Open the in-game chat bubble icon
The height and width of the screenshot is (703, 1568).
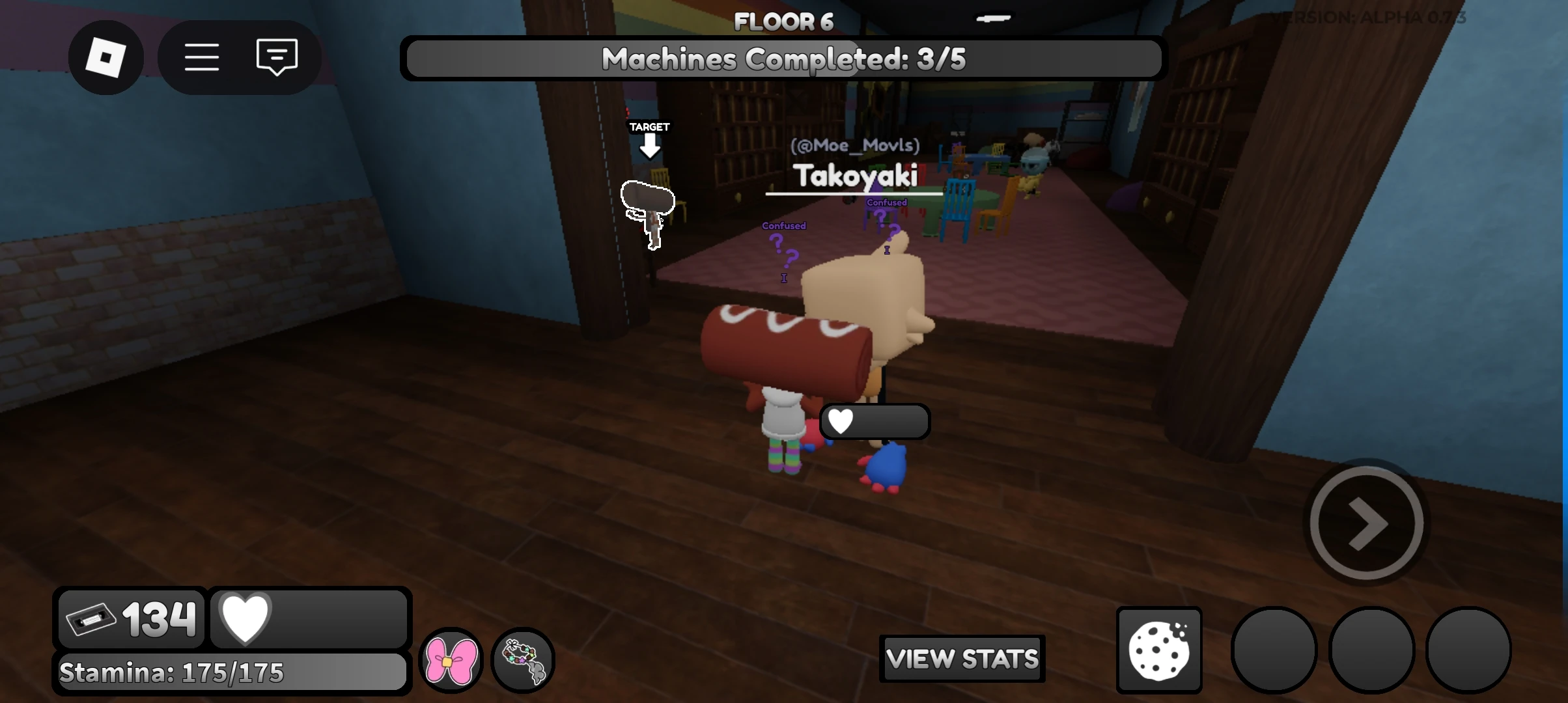coord(276,57)
